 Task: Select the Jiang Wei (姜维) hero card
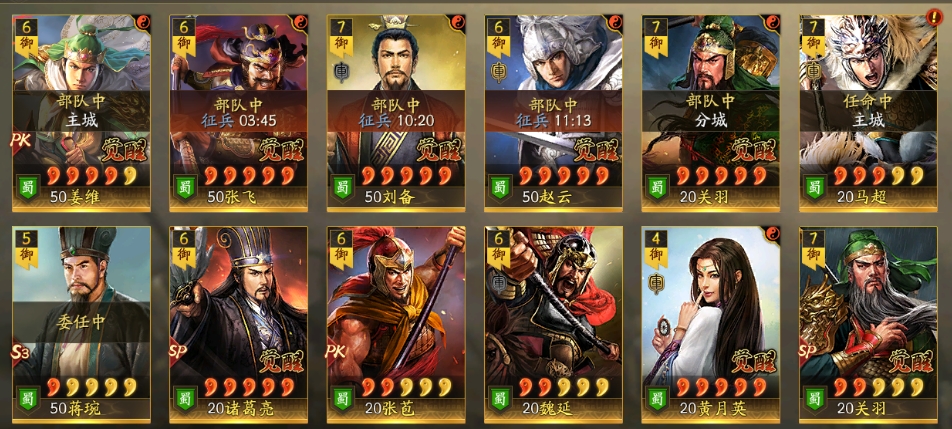[80, 110]
